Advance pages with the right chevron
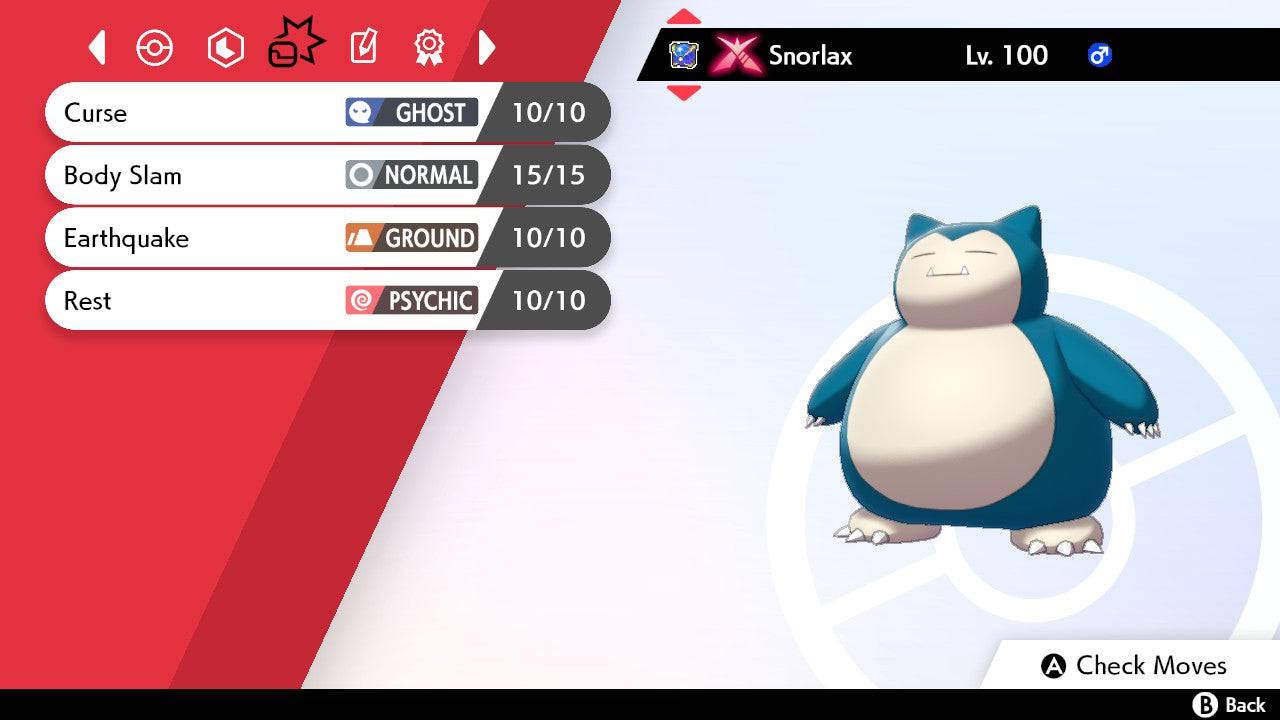Screen dimensions: 1280x720 pyautogui.click(x=487, y=47)
